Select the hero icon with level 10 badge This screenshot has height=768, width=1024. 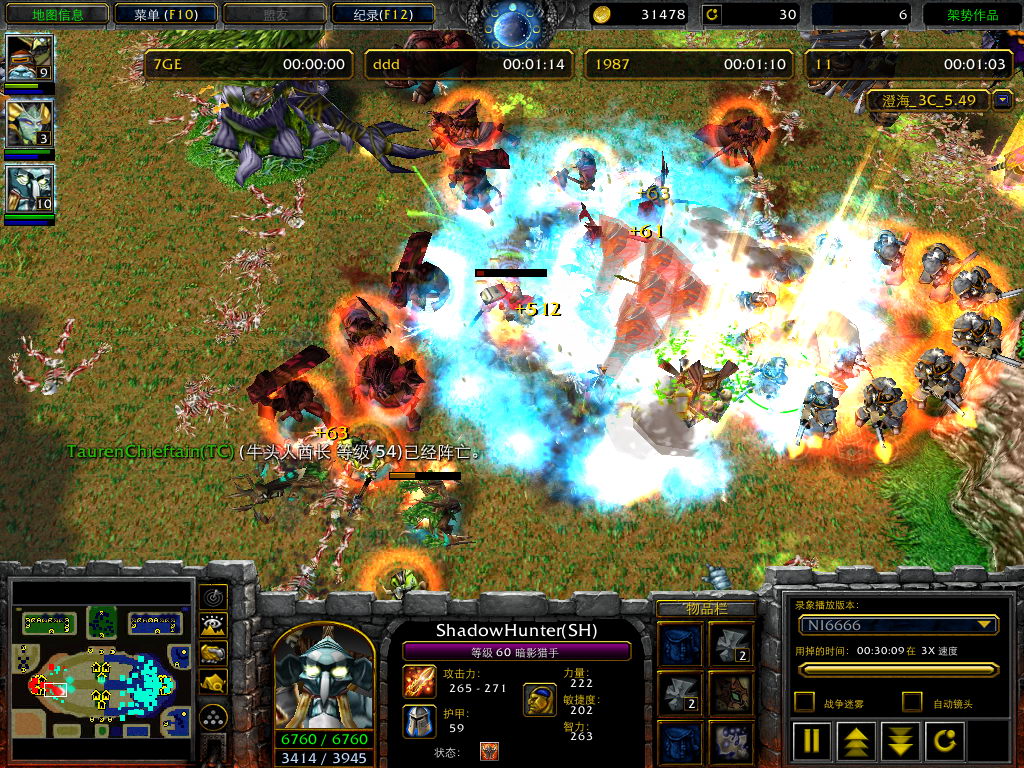coord(29,189)
